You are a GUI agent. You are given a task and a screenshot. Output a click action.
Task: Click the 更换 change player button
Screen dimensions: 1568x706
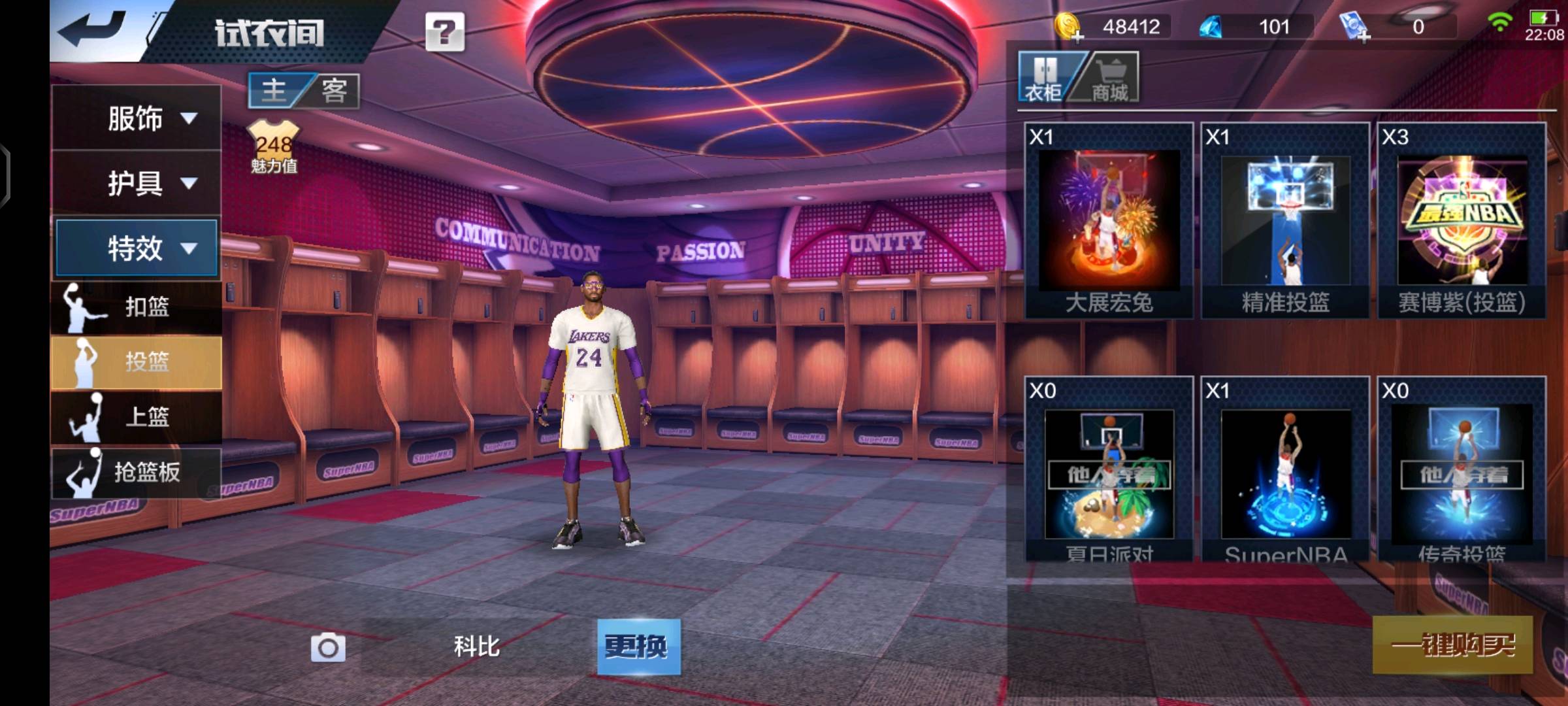pos(638,647)
